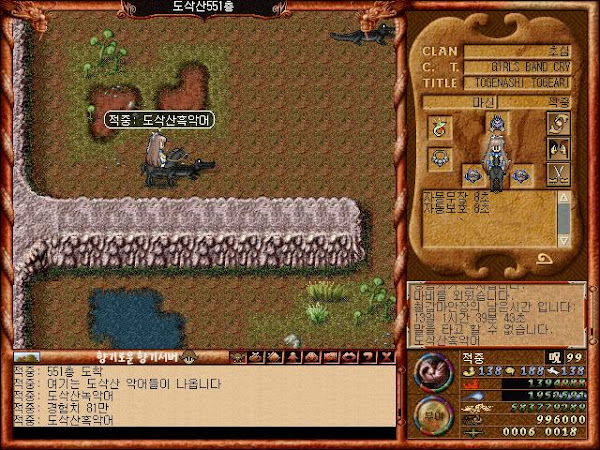
Task: Click the swirling scroll button
Action: click(559, 122)
